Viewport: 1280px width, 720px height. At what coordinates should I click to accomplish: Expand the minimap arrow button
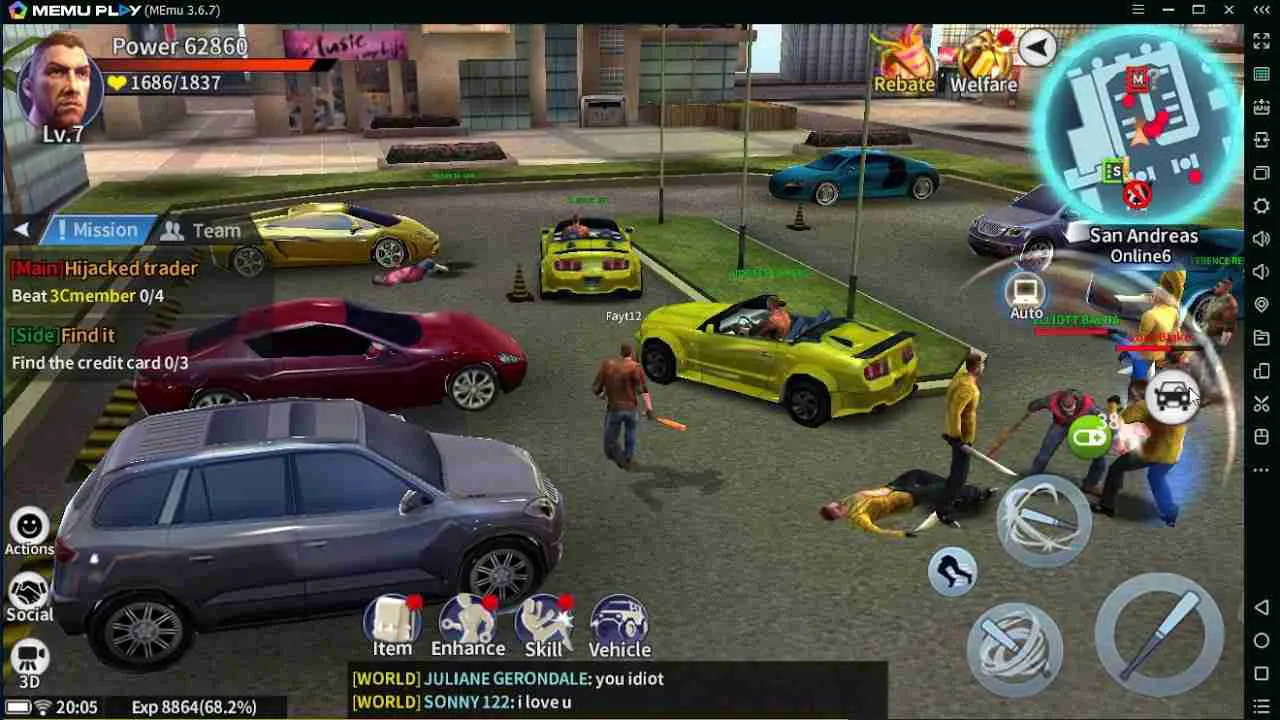[1037, 47]
